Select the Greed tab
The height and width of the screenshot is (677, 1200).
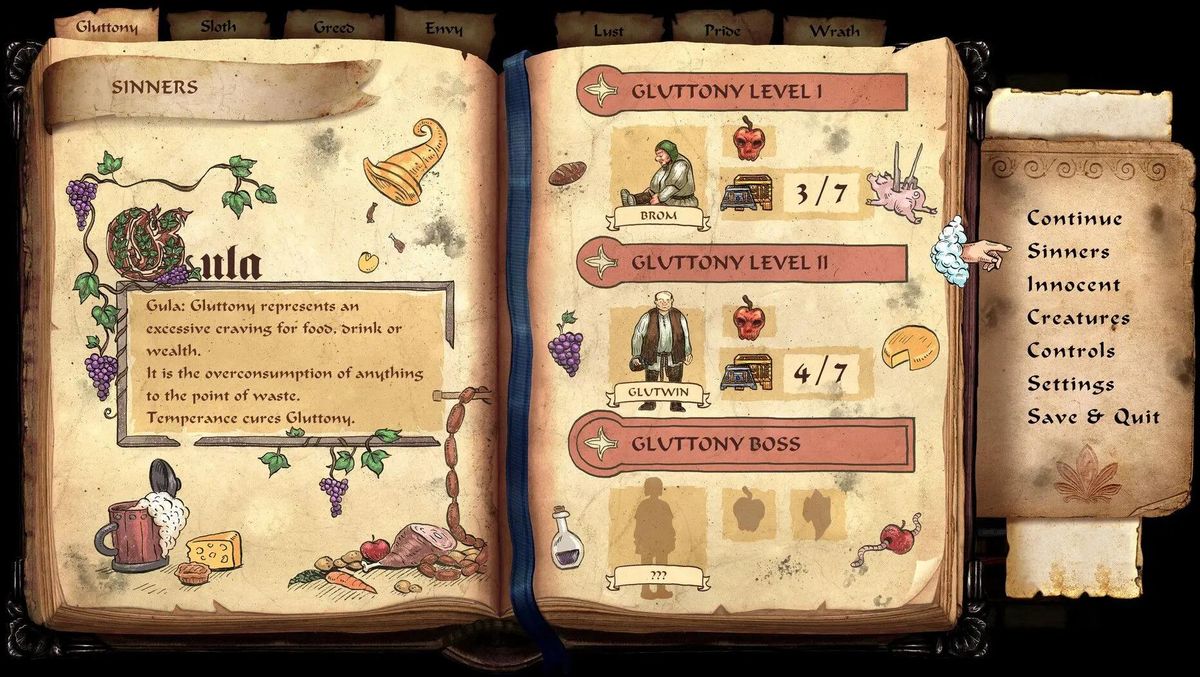point(334,27)
